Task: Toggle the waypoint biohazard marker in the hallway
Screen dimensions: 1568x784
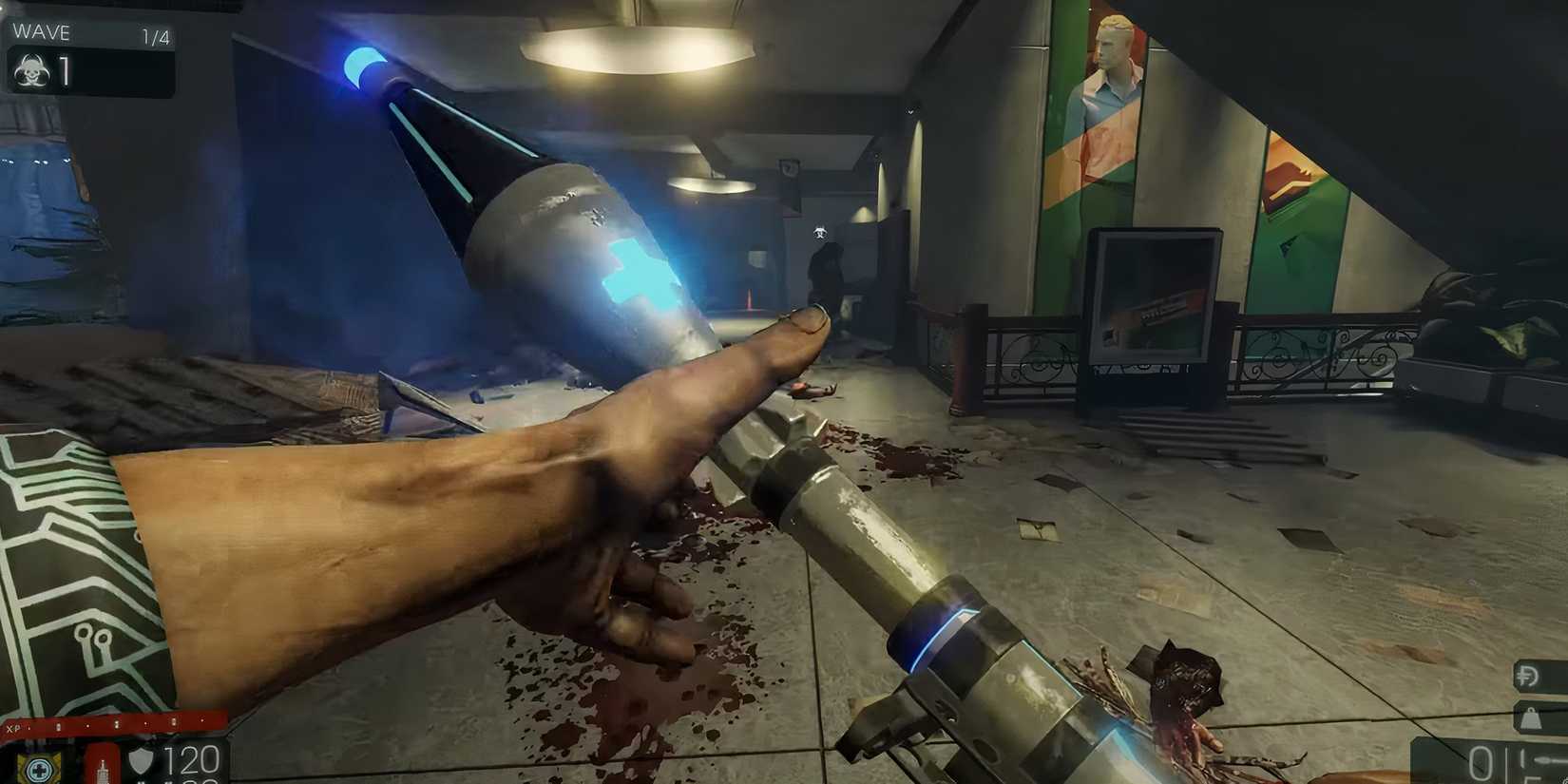Action: point(822,228)
